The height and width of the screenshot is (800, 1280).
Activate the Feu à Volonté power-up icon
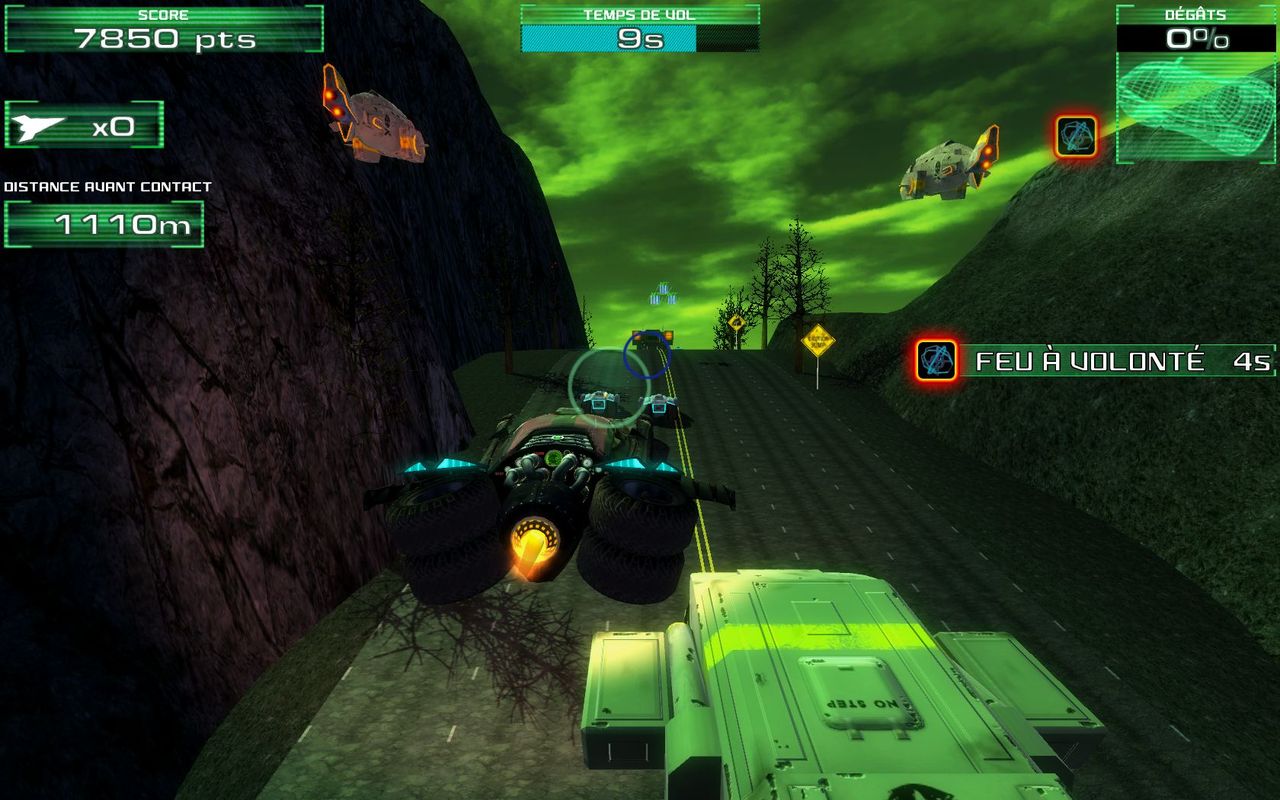click(x=937, y=360)
